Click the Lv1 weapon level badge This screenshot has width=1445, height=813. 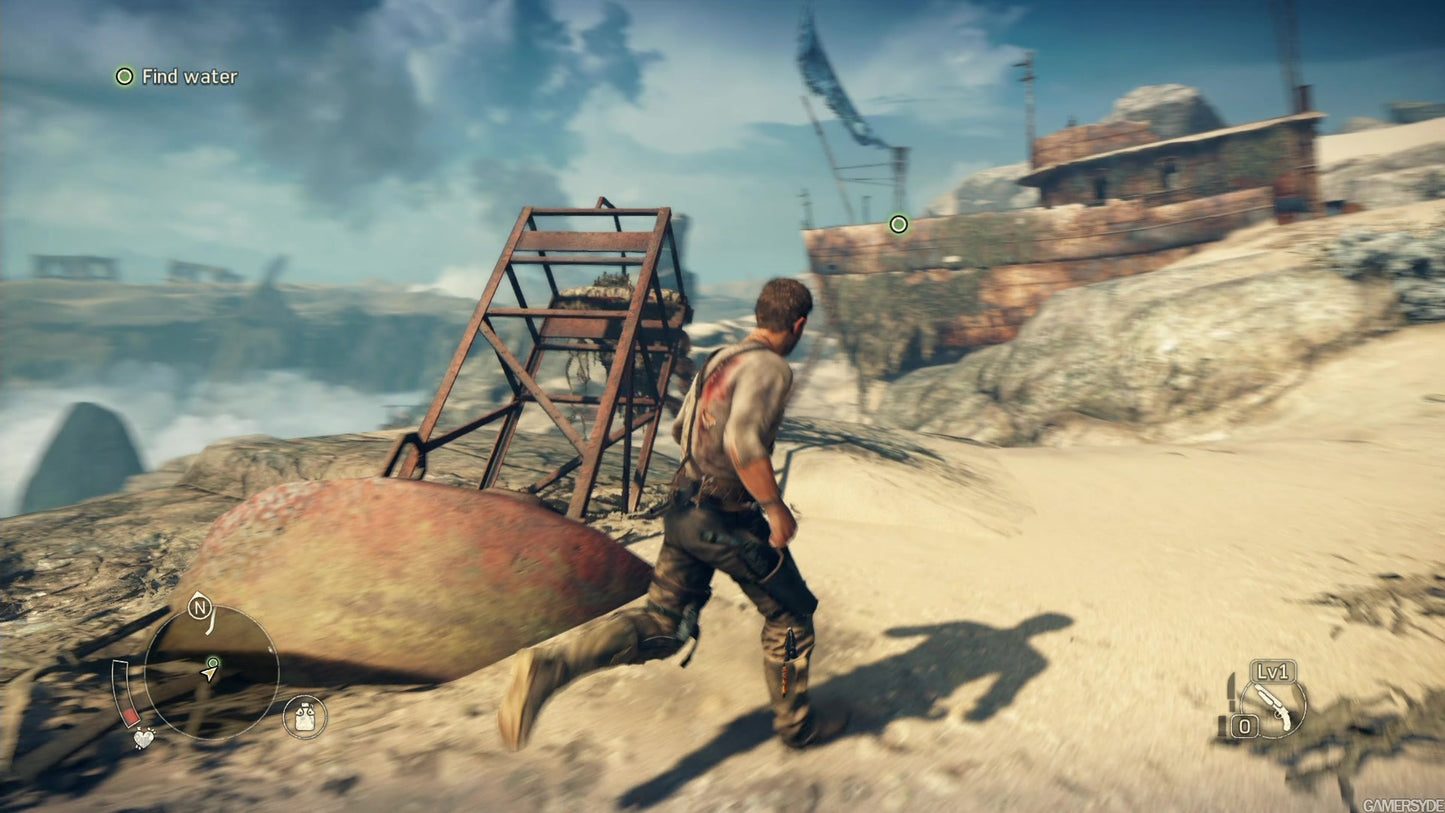[1273, 672]
